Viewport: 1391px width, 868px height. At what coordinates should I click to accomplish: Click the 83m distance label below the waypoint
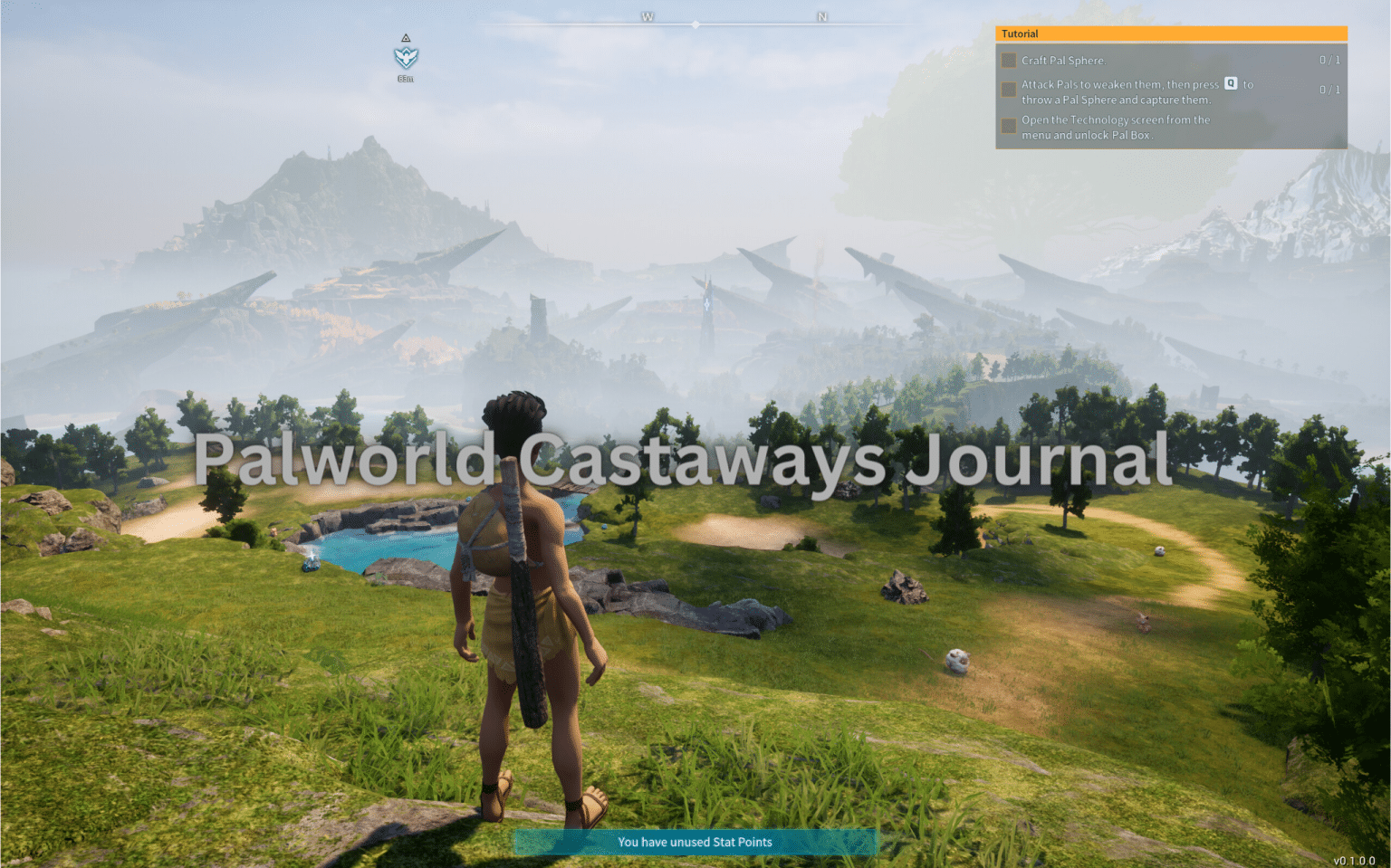coord(405,80)
